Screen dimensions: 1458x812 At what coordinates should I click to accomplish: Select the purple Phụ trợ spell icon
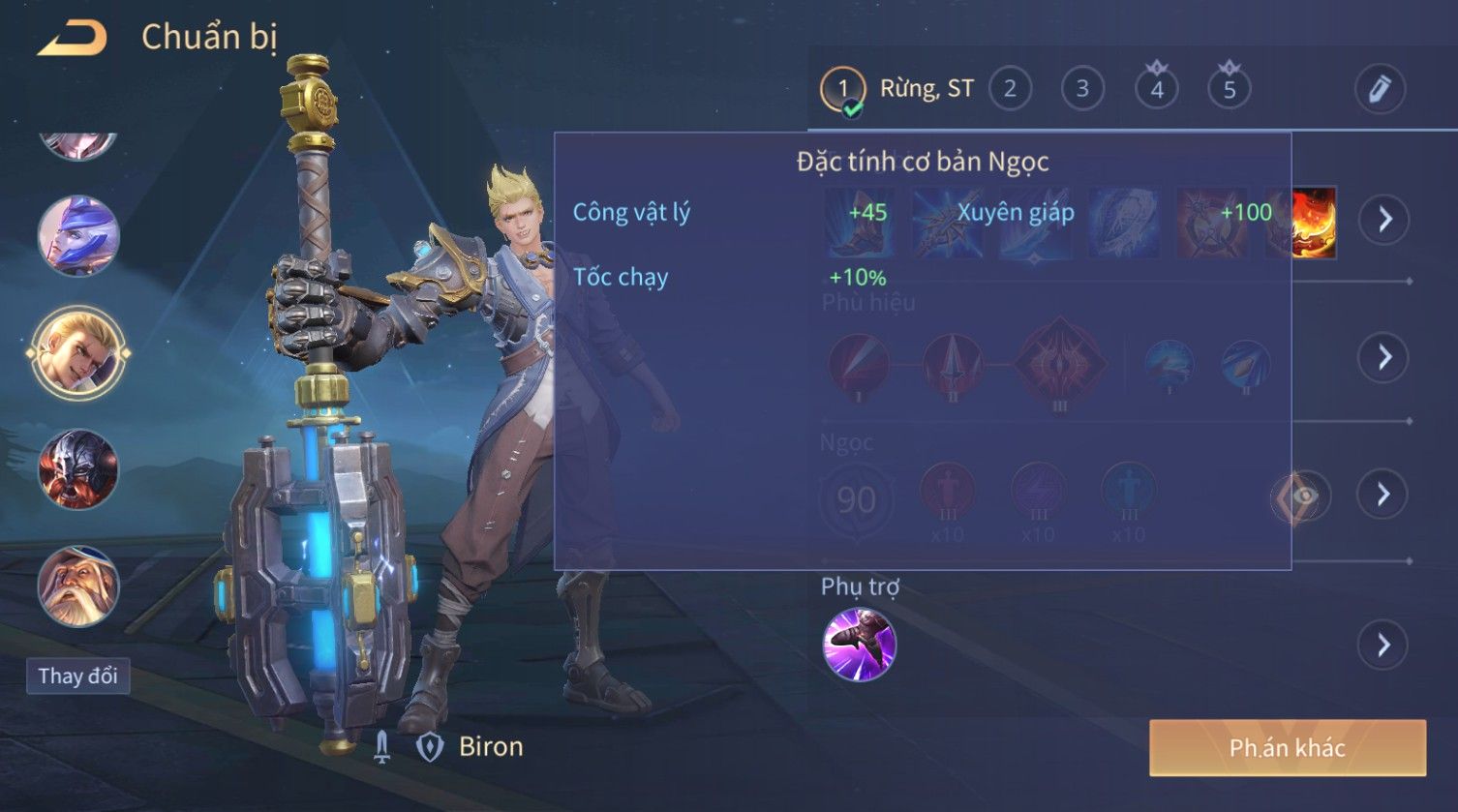point(859,645)
